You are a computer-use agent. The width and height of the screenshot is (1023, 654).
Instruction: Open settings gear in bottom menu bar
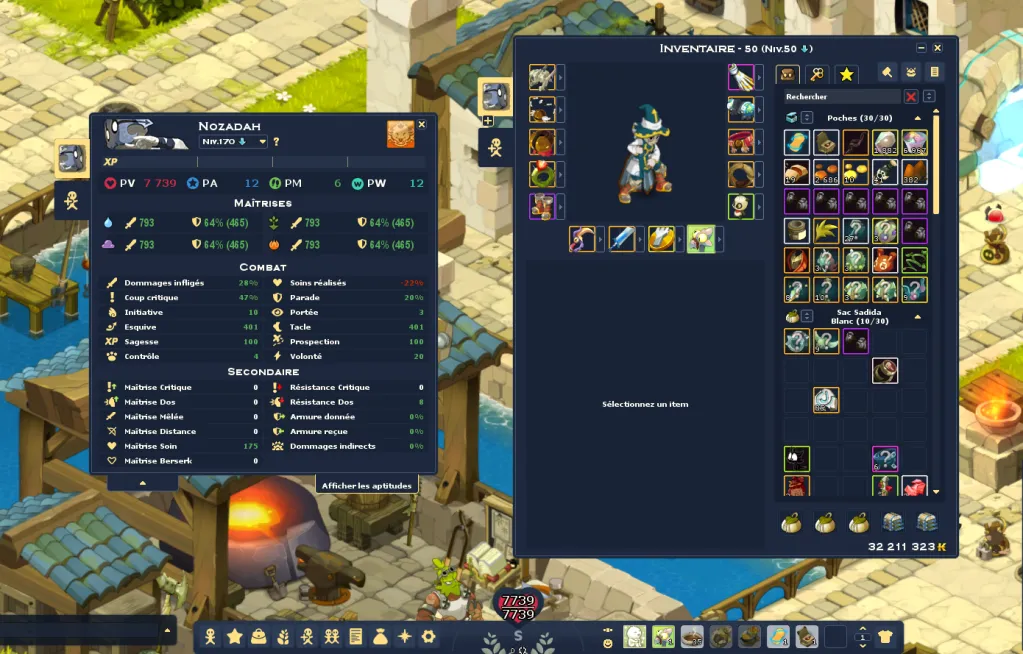[428, 636]
